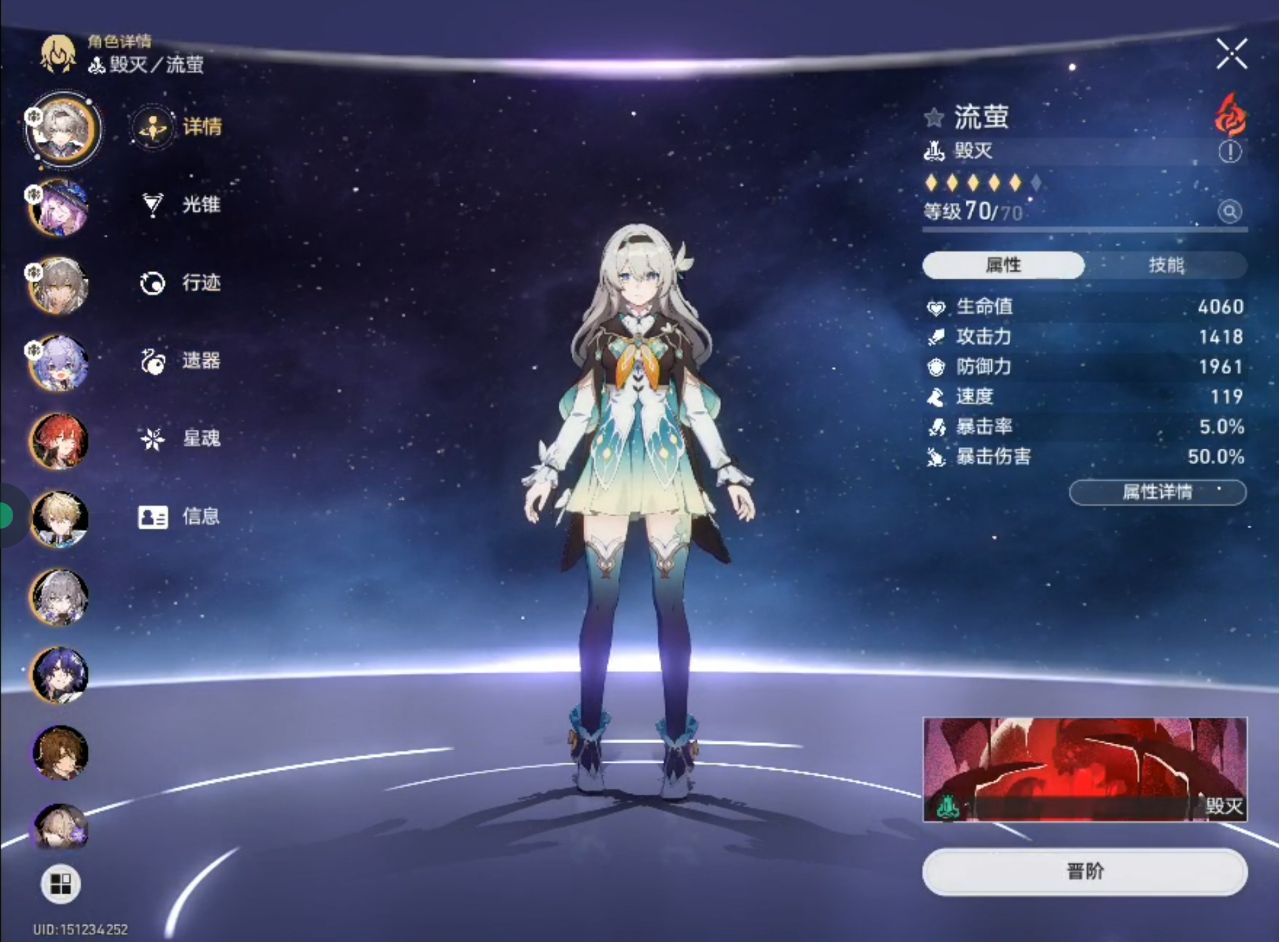Click the level magnifier preview icon
The image size is (1279, 942).
[x=1229, y=212]
